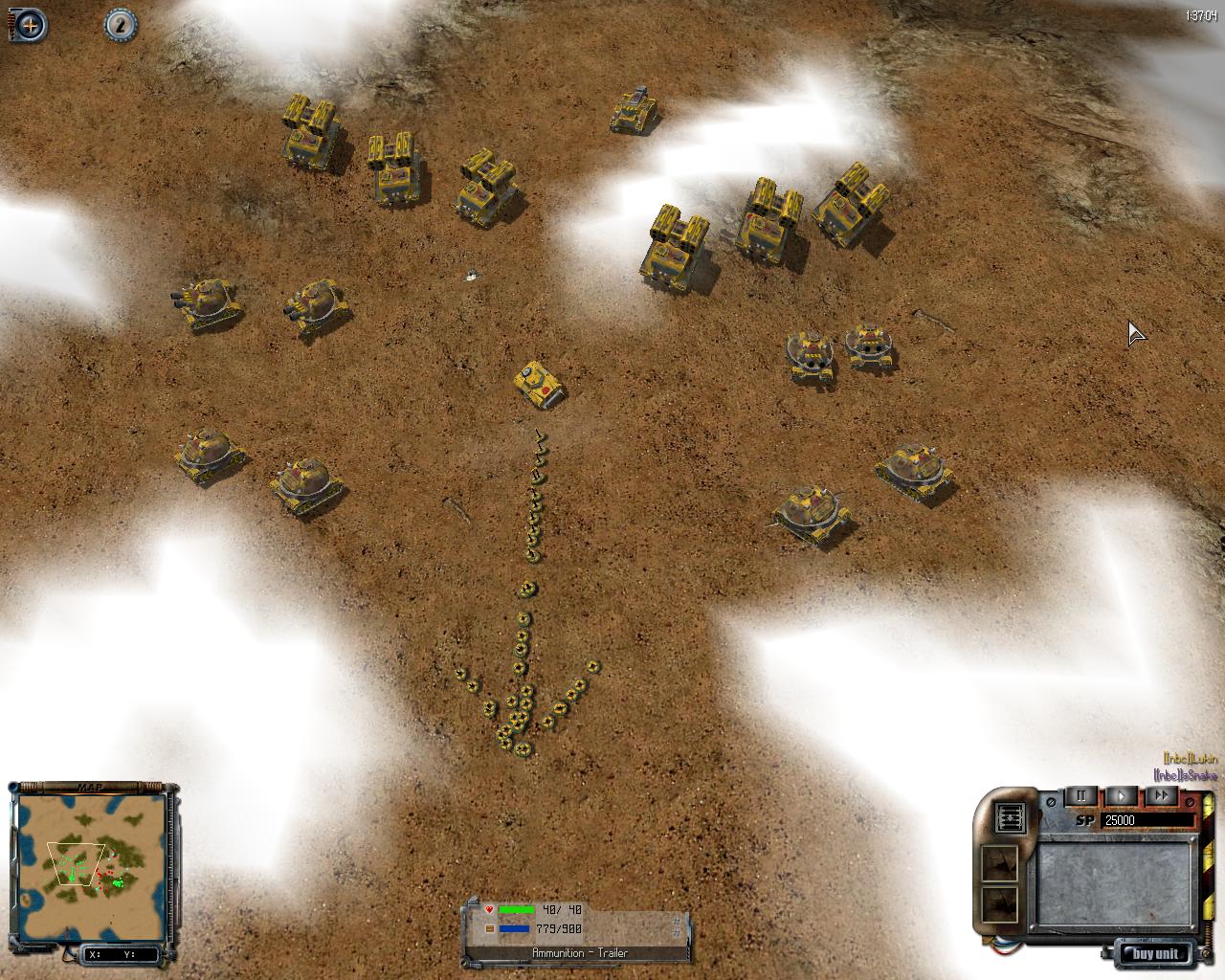Select control group 2 badge
Screen dimensions: 1225x980
coord(120,24)
